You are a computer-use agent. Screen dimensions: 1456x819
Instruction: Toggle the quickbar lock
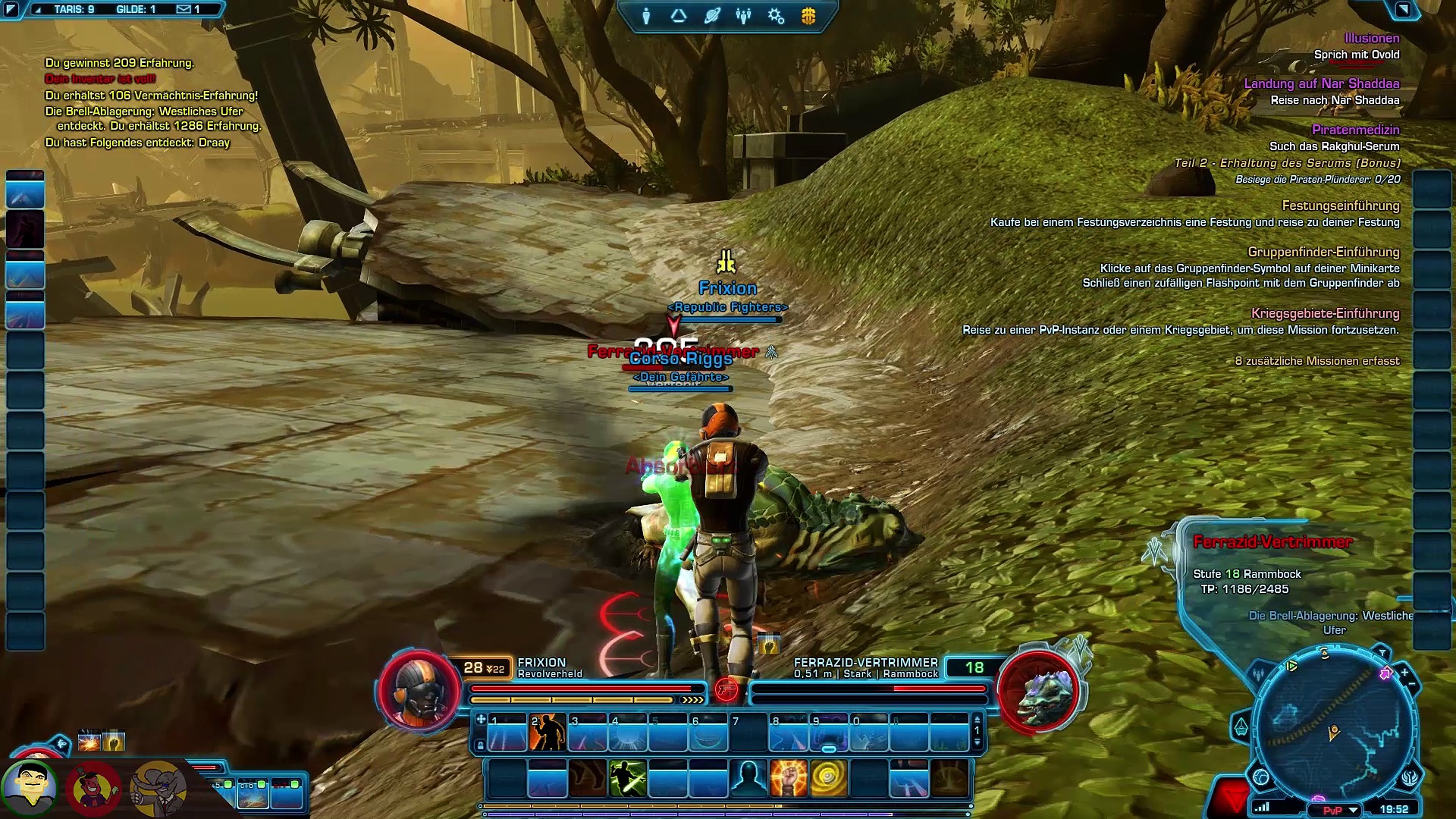click(480, 746)
